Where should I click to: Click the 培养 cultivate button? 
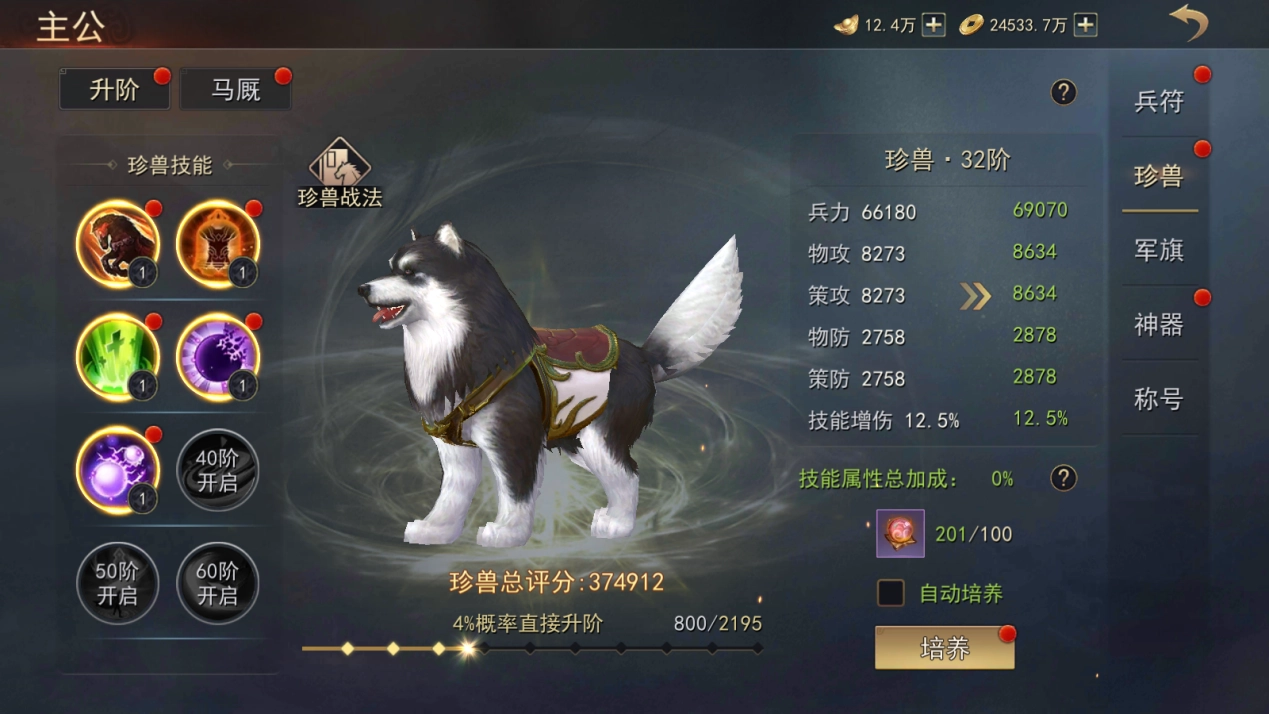[944, 649]
